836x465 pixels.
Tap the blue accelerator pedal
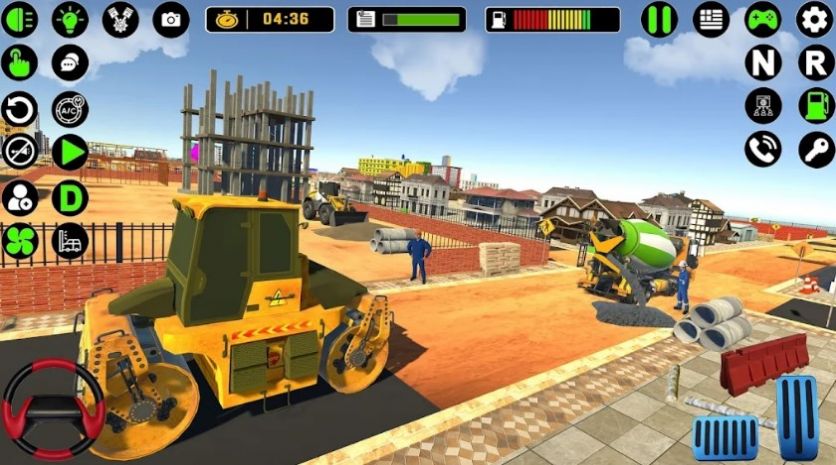pyautogui.click(x=798, y=417)
